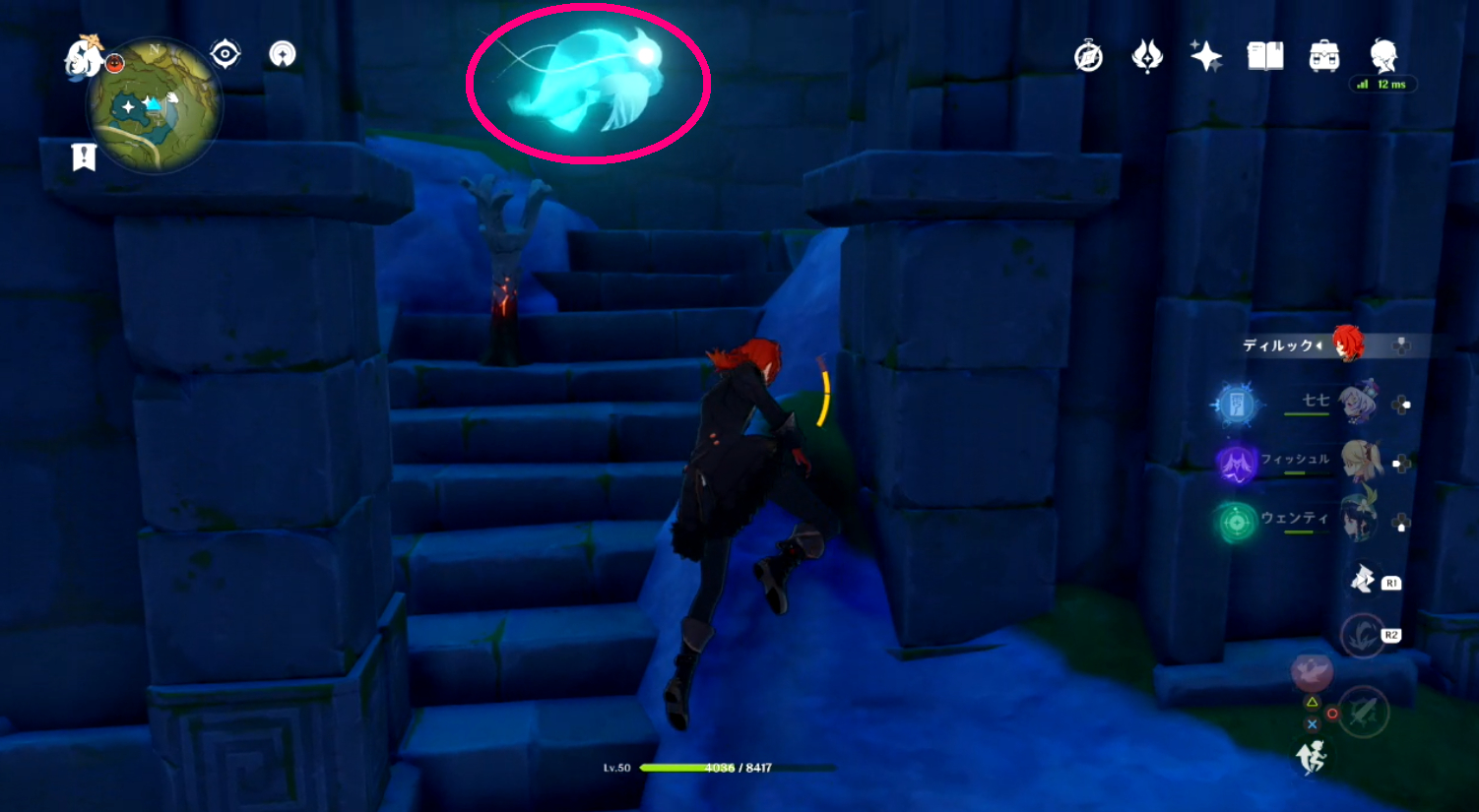Click the Anemo events icon
Image resolution: width=1479 pixels, height=812 pixels.
pos(1145,58)
